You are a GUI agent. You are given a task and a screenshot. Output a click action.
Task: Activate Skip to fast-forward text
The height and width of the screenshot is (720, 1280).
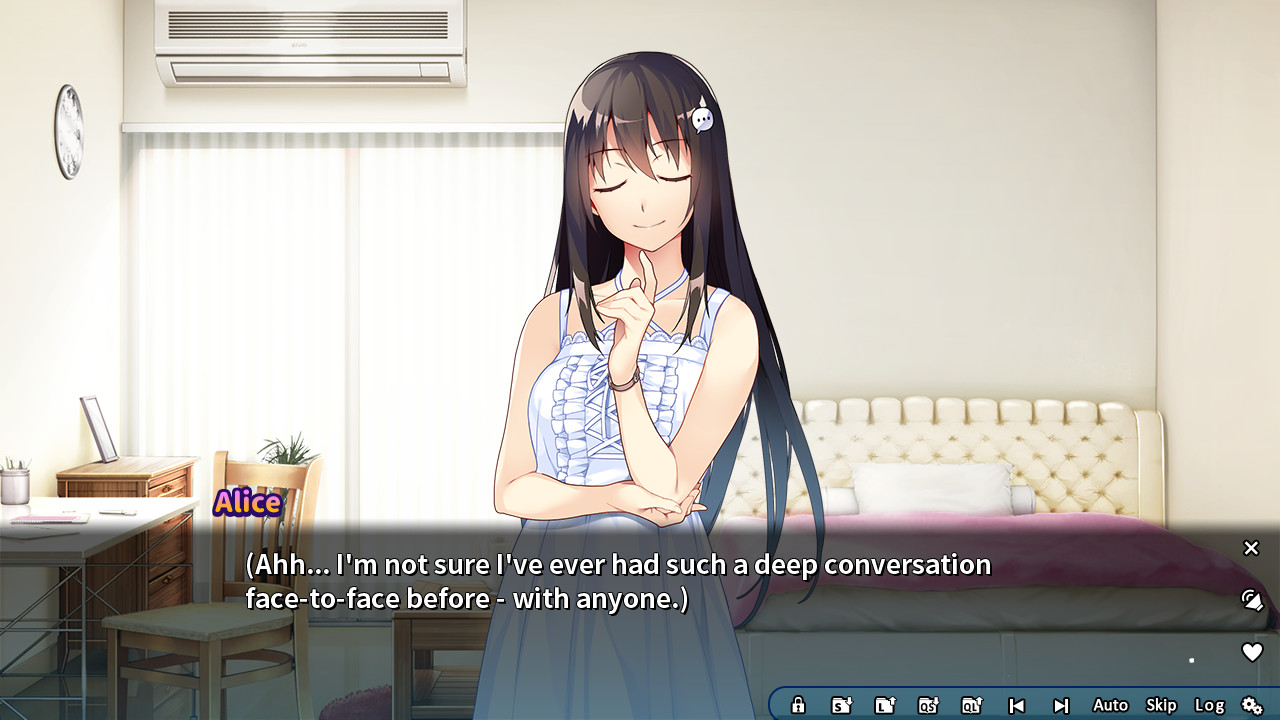1161,705
